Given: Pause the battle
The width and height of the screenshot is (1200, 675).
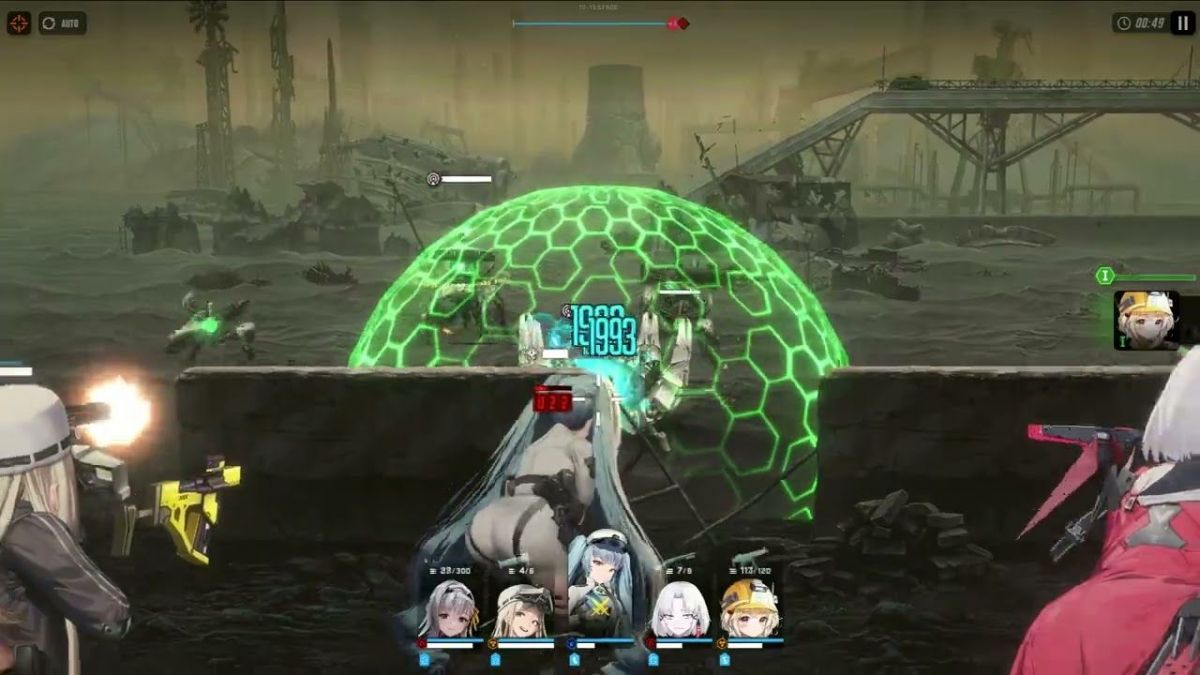Looking at the screenshot, I should (x=1183, y=22).
